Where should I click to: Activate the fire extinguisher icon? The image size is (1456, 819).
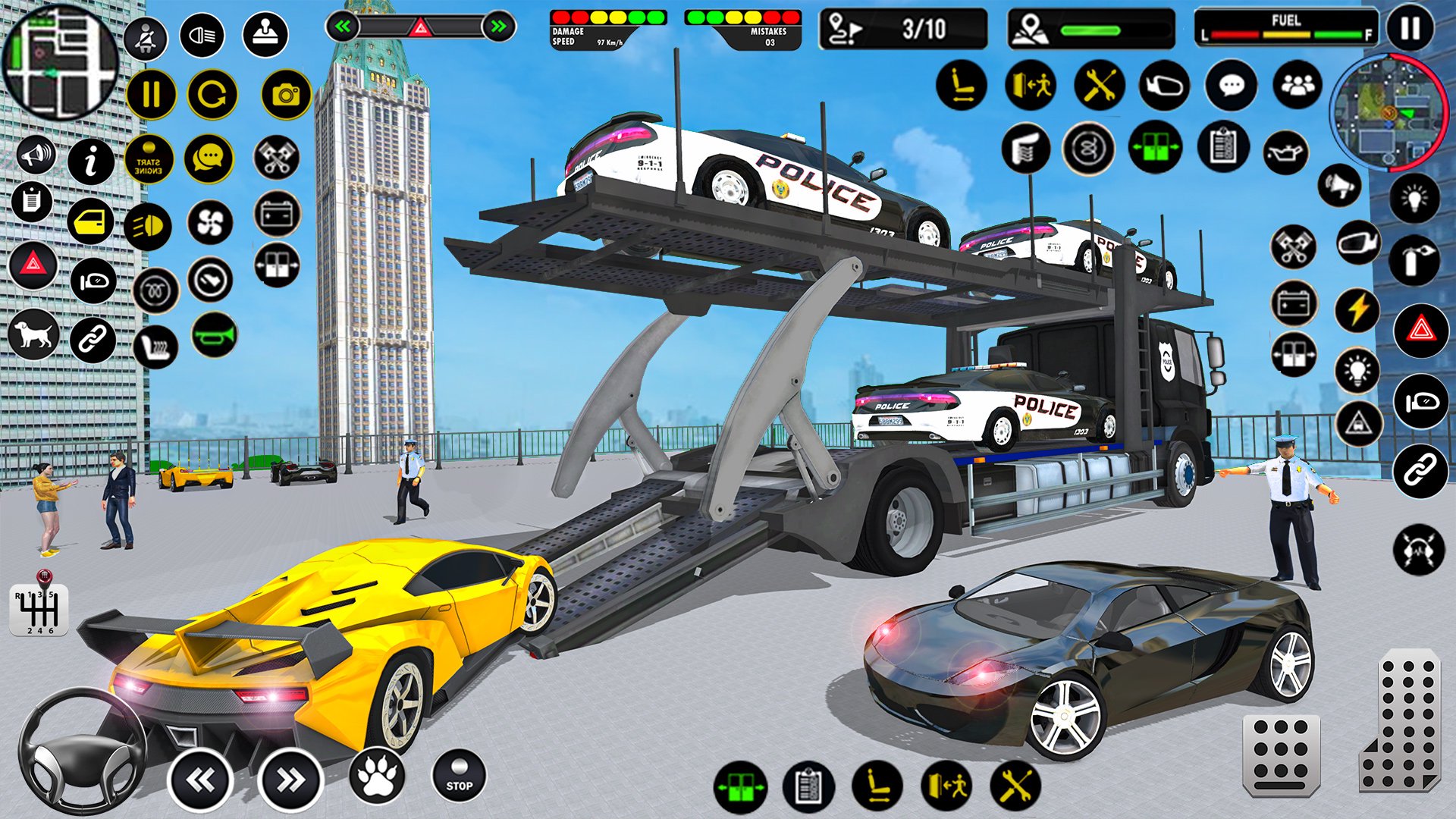(x=1414, y=261)
